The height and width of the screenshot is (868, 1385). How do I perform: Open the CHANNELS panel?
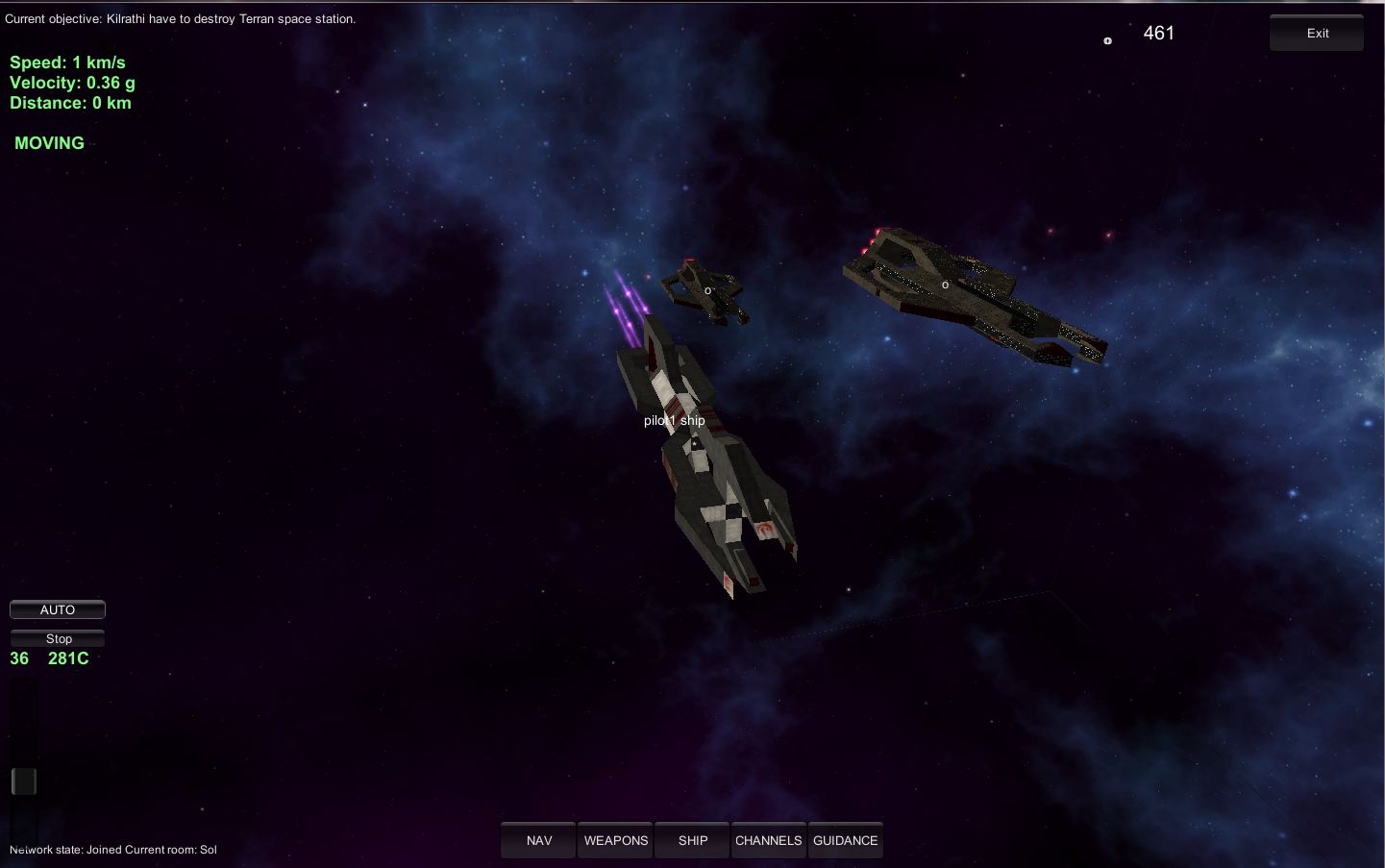tap(768, 840)
